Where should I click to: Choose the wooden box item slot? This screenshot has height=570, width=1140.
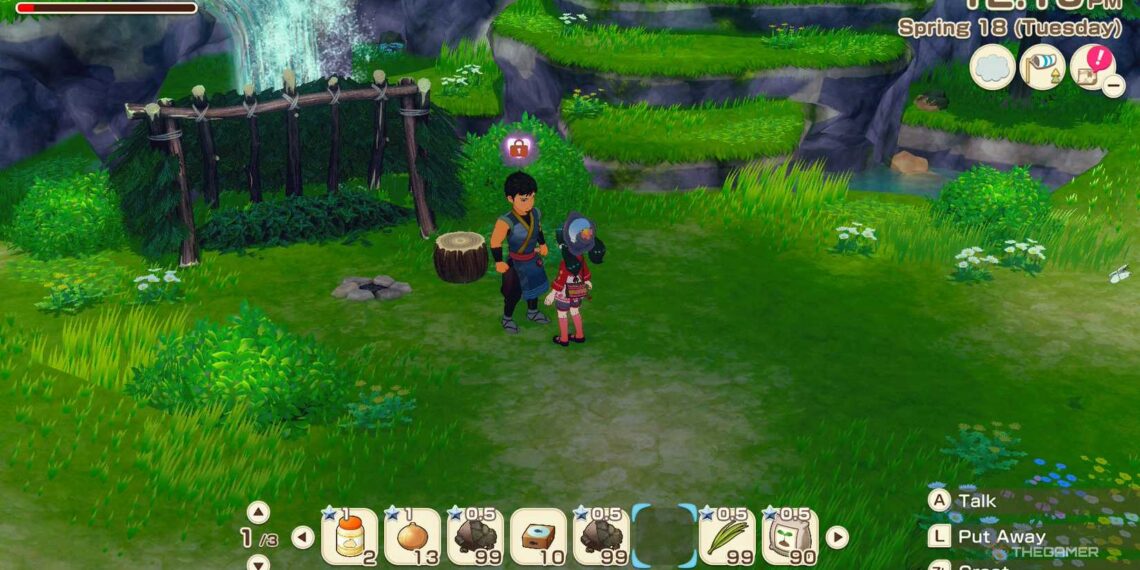[x=538, y=537]
